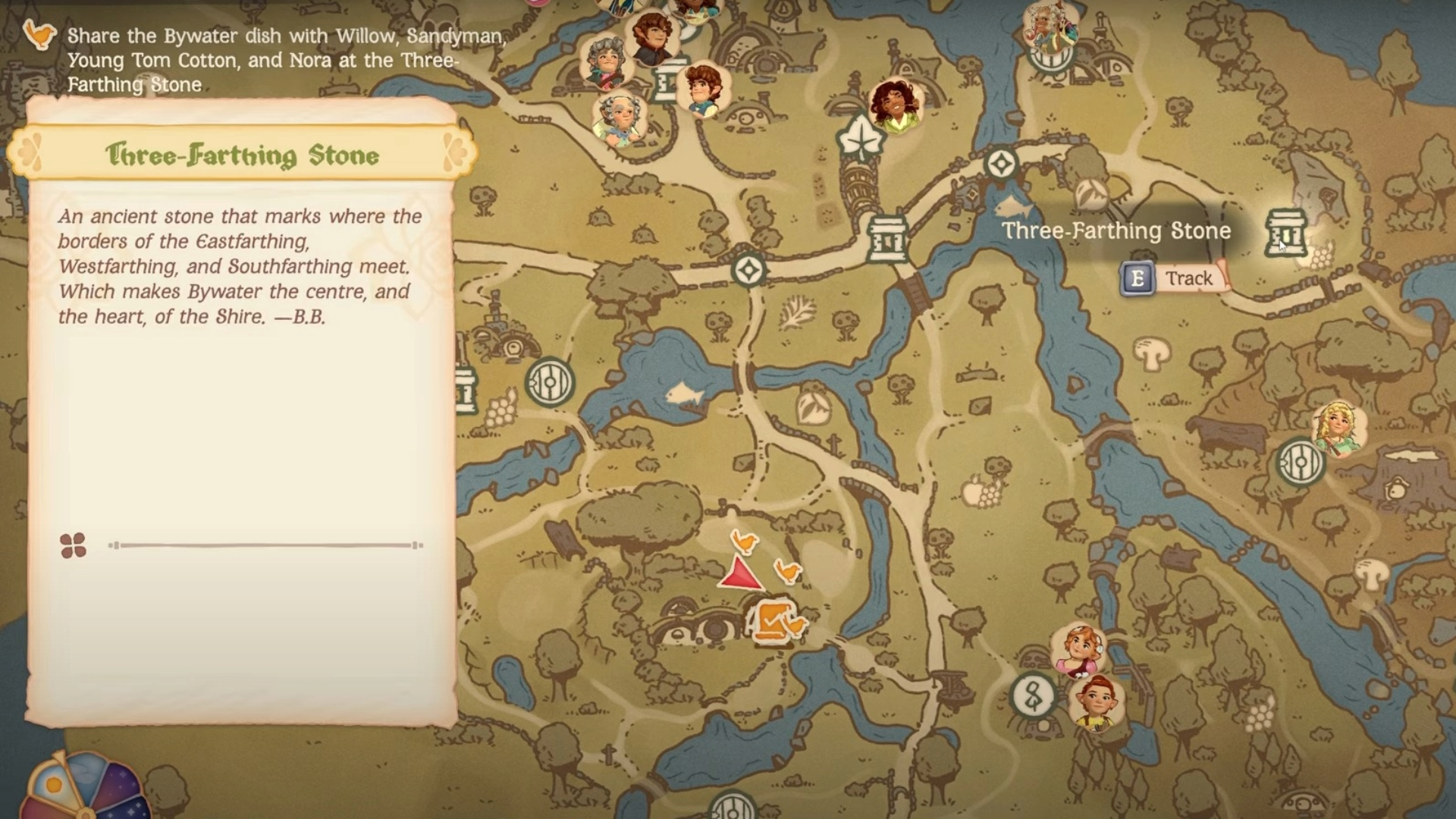This screenshot has height=819, width=1456.
Task: Pick the white-haired elderly hobbit portrait with glasses
Action: point(620,119)
